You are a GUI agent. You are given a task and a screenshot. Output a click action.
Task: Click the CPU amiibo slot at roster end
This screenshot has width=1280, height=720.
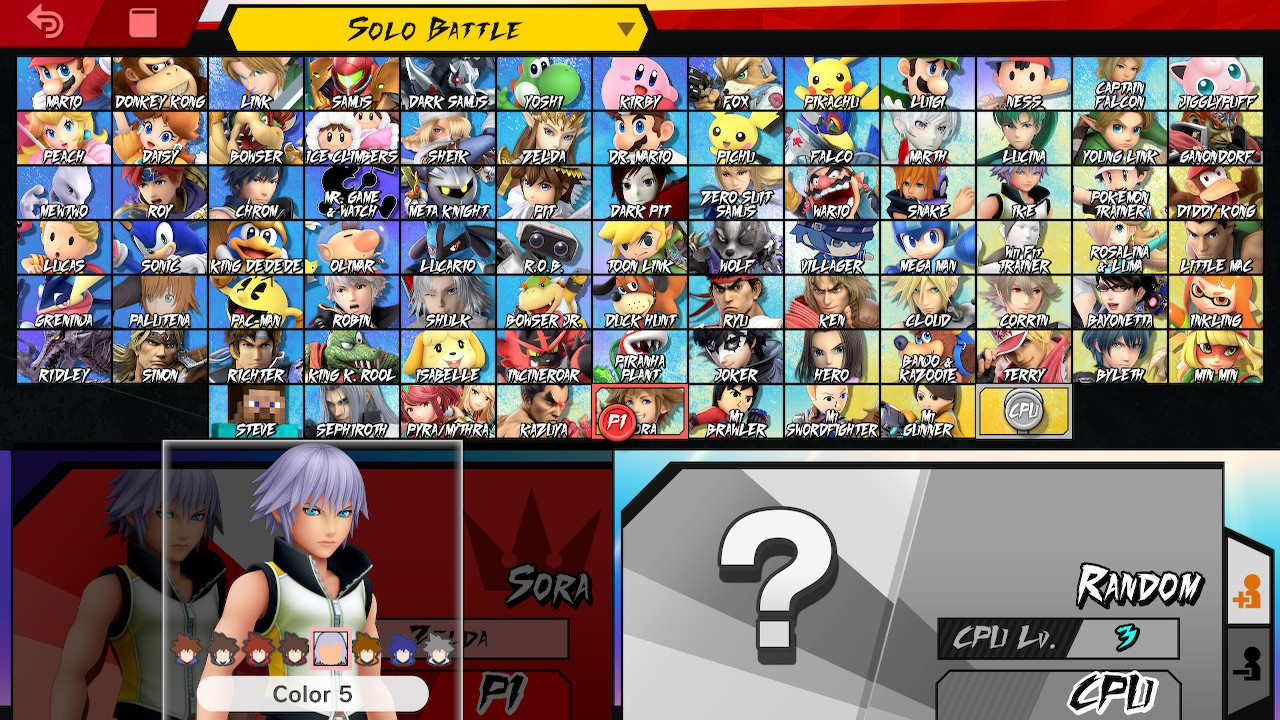(1022, 410)
